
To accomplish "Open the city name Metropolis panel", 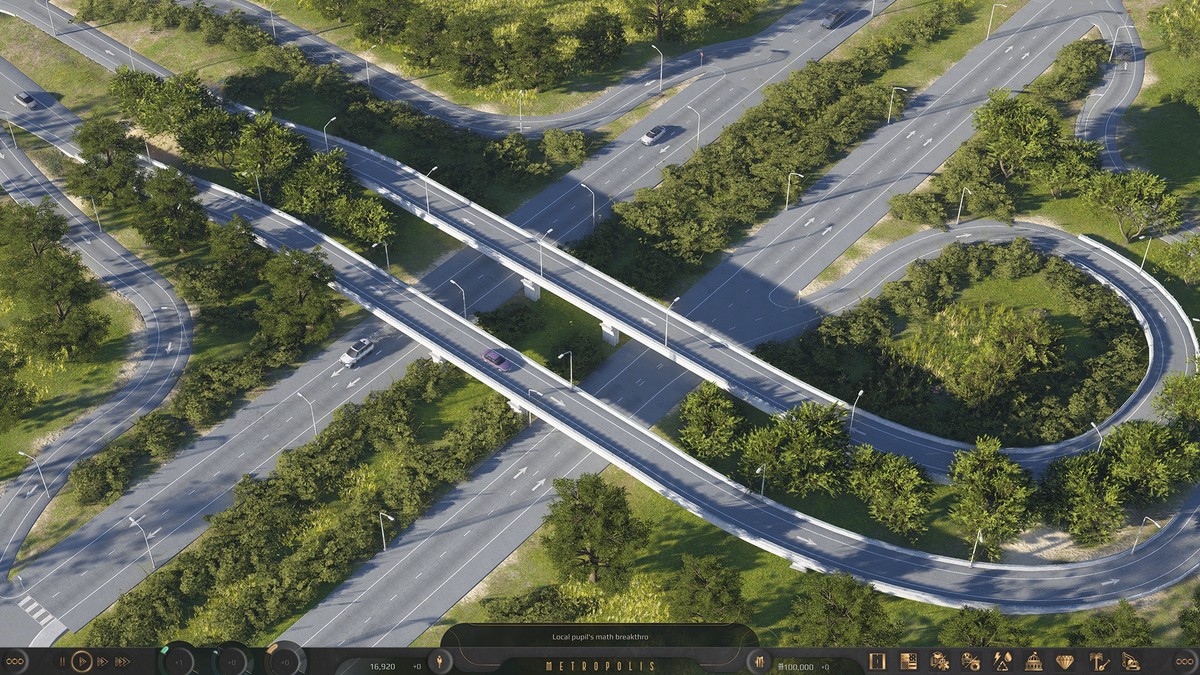I will tap(600, 665).
